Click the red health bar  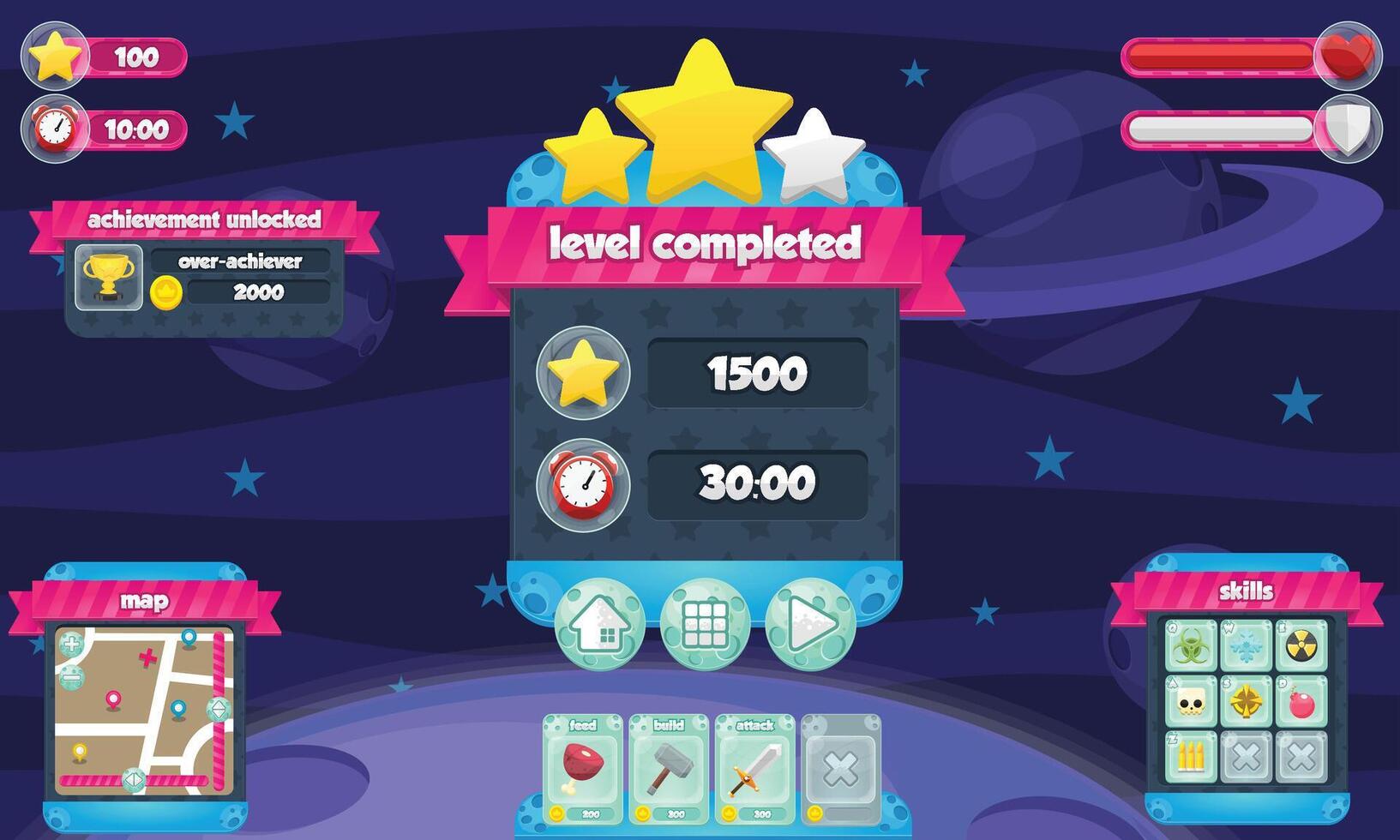[1217, 53]
